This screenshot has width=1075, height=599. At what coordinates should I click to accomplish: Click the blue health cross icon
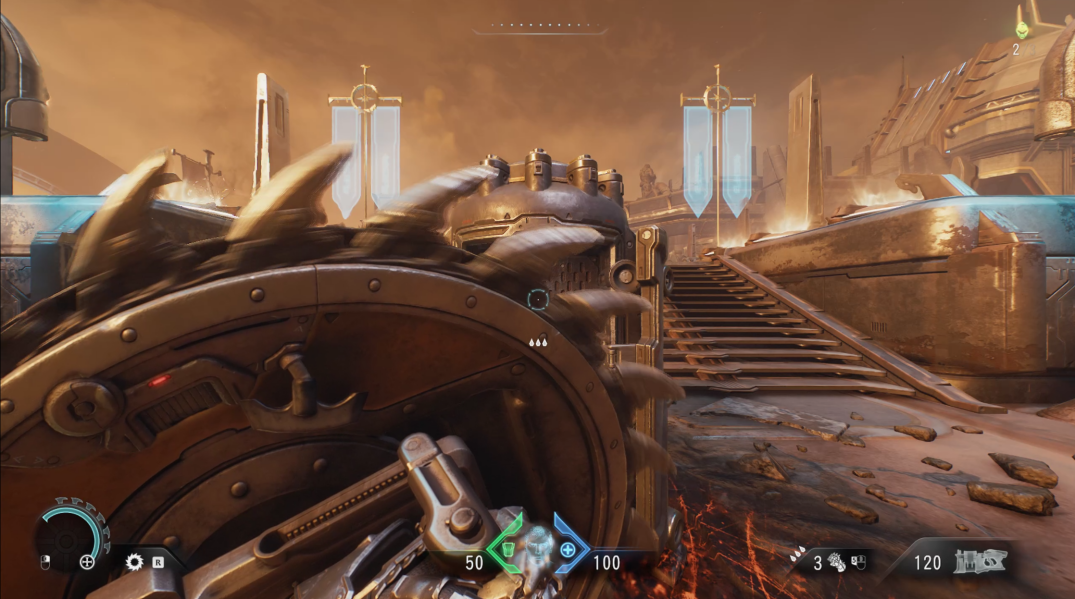[568, 549]
